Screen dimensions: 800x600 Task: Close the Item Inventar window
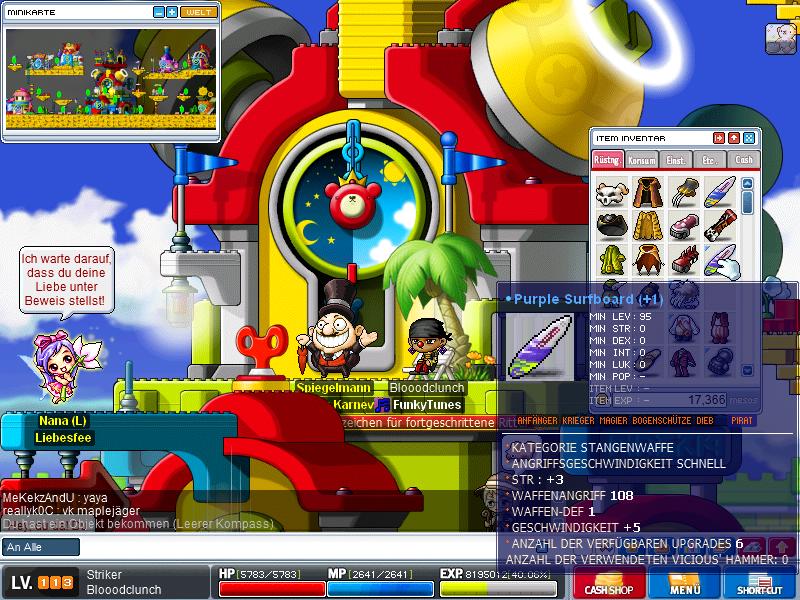[x=750, y=137]
